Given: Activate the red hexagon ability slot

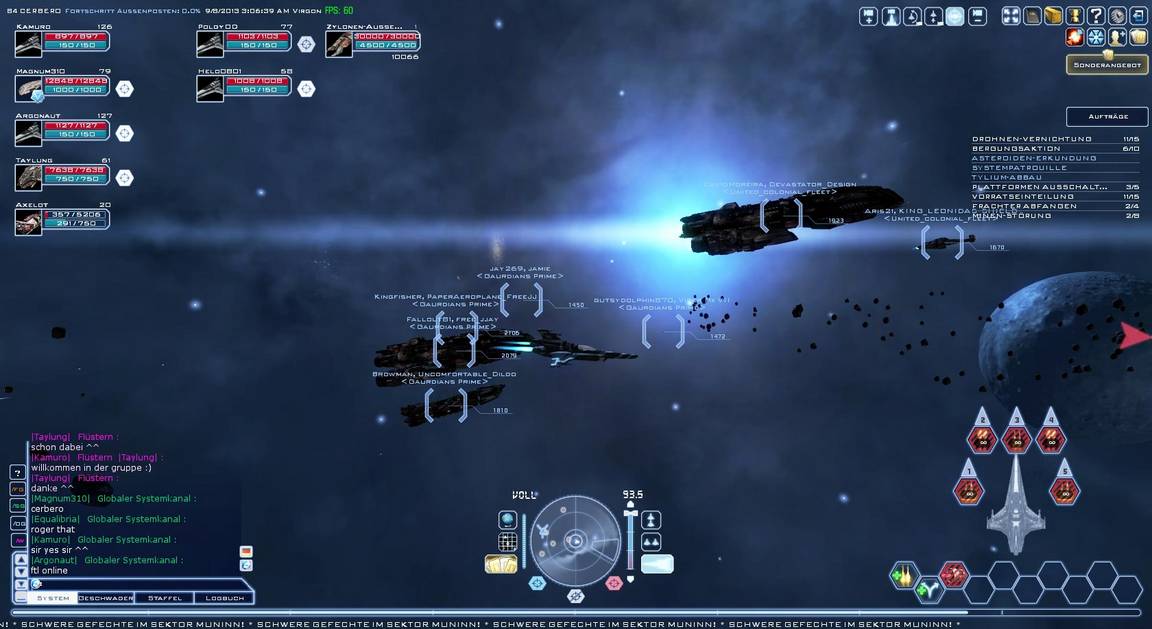Looking at the screenshot, I should coord(954,575).
